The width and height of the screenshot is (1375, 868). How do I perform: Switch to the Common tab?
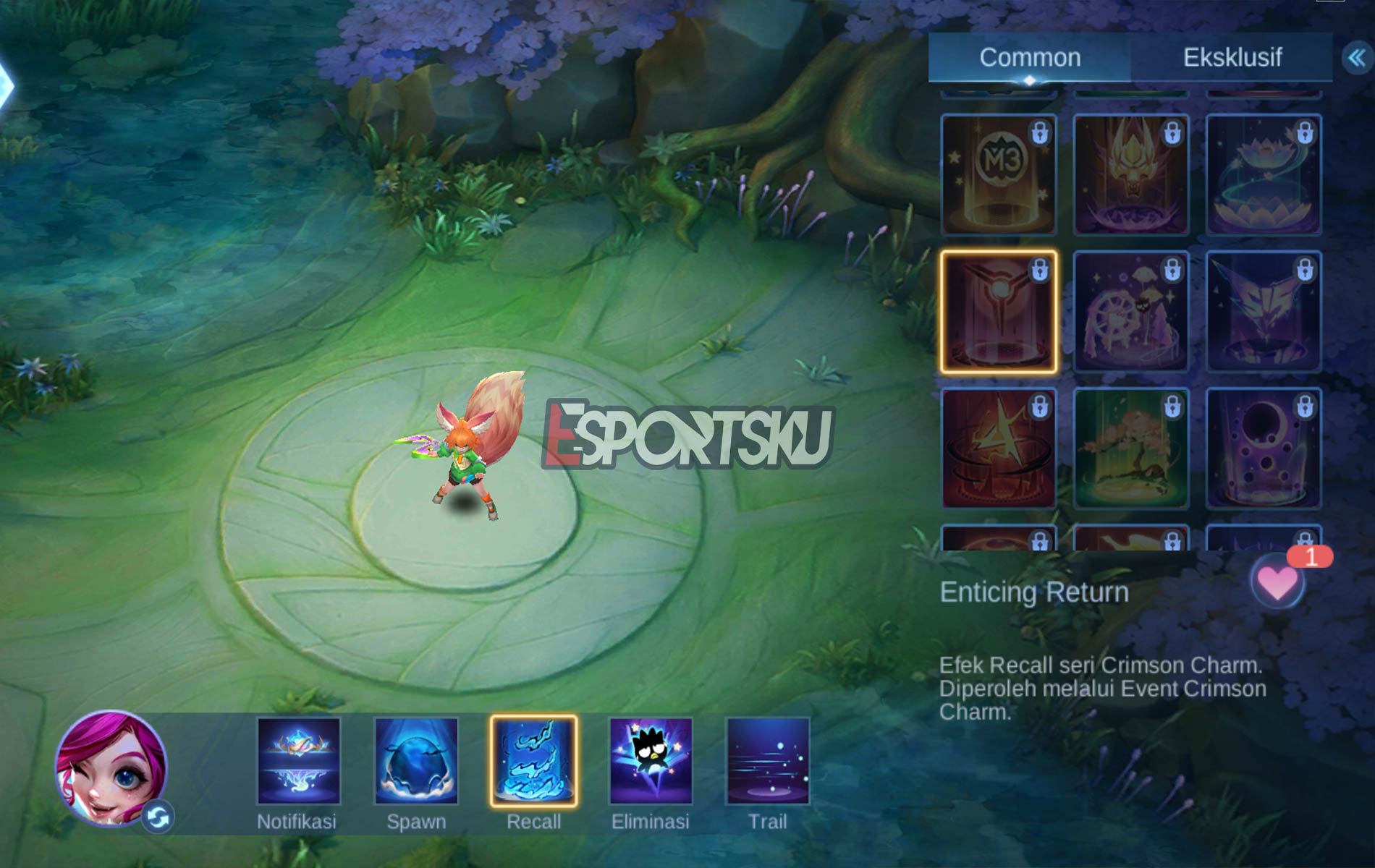pyautogui.click(x=1031, y=57)
